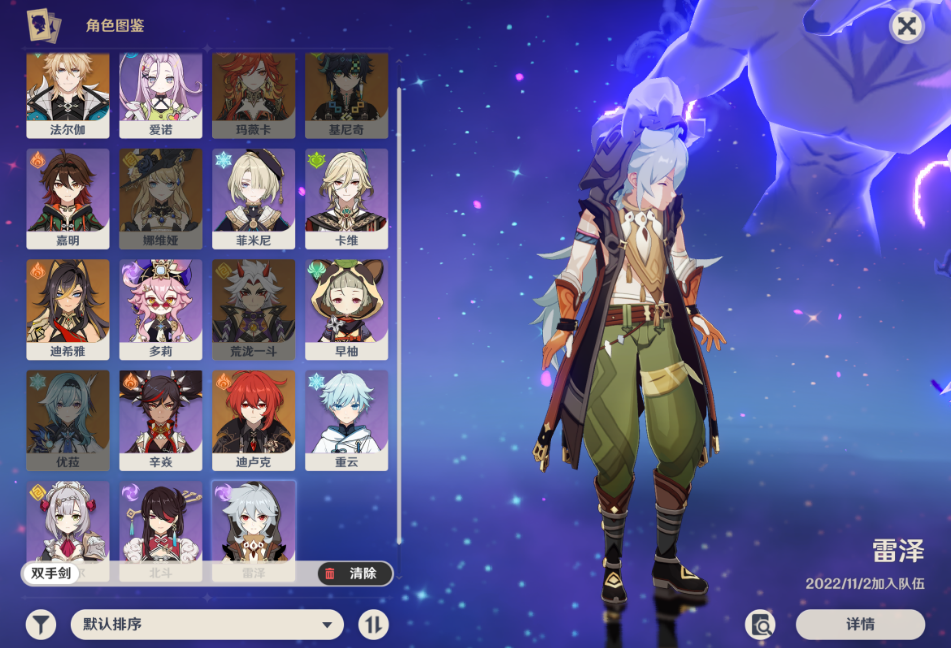Select the 菲米尼 character card
This screenshot has width=951, height=648.
point(254,198)
